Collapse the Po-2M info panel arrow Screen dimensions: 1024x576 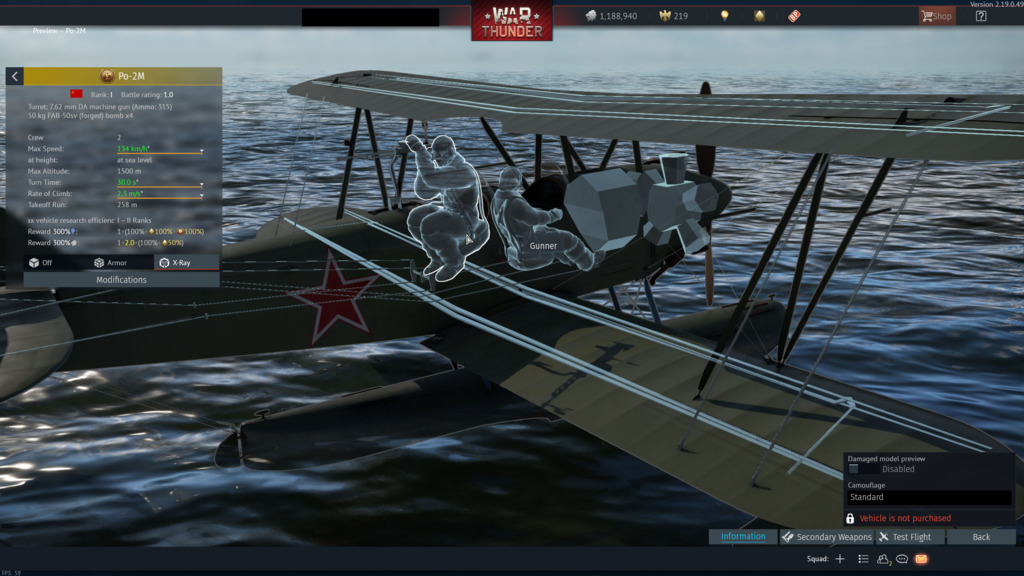pos(15,77)
